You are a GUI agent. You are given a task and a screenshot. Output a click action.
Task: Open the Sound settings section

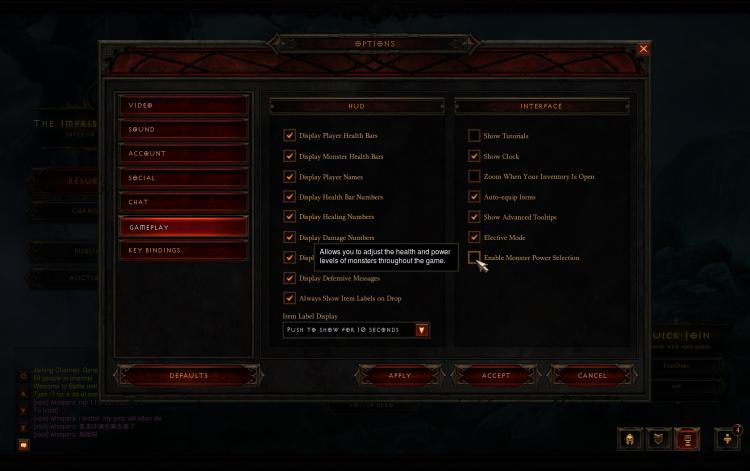(183, 129)
